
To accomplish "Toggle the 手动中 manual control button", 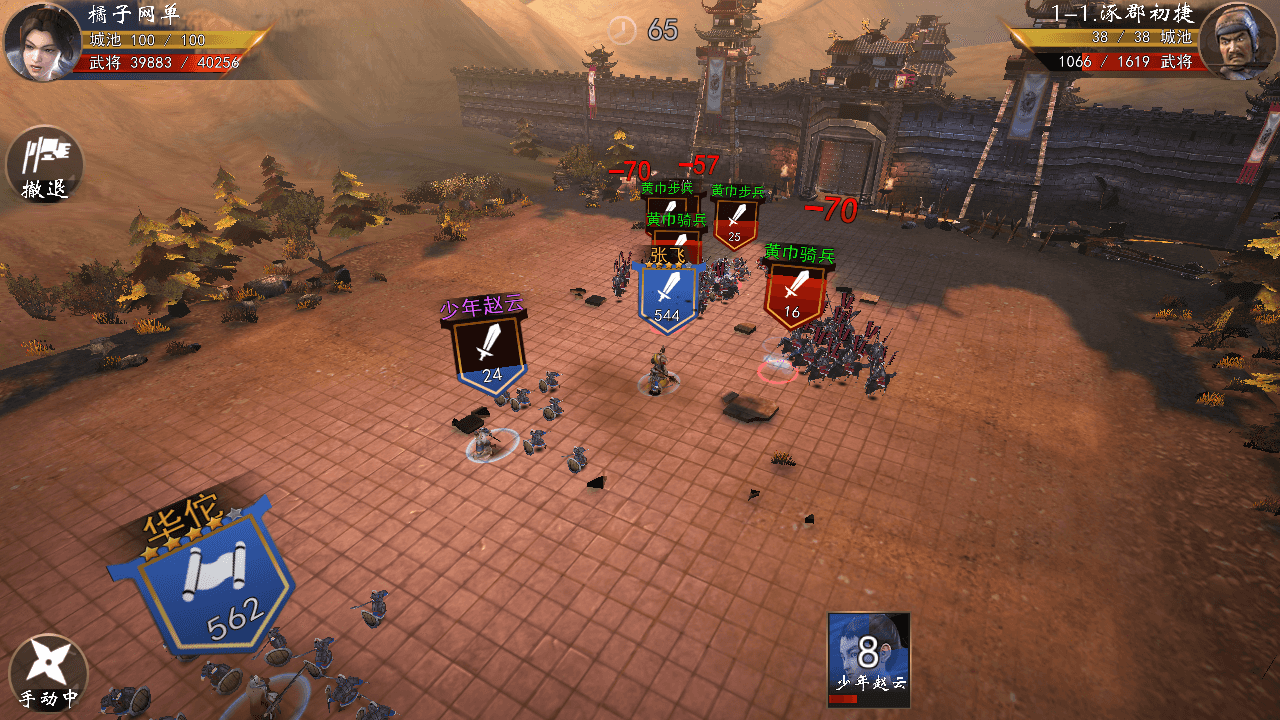I will [48, 673].
